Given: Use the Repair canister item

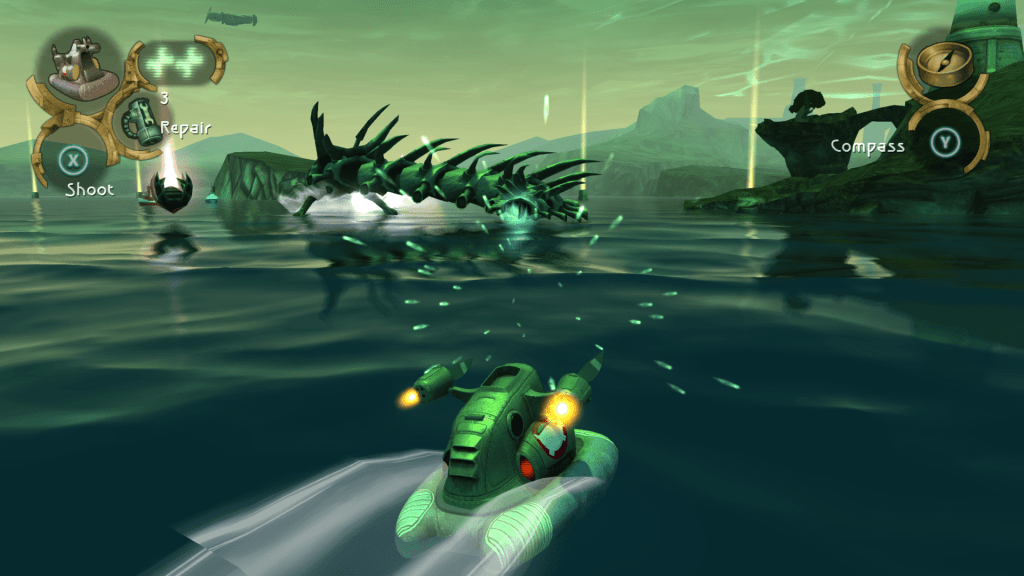Looking at the screenshot, I should click(135, 123).
